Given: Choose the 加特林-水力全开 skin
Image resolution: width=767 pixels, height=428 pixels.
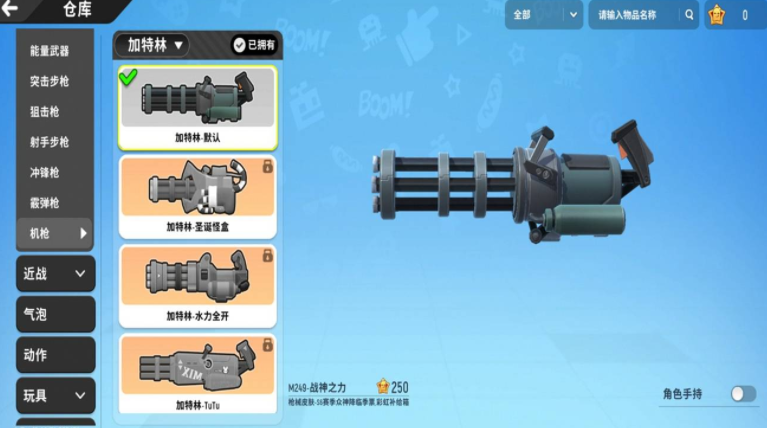Looking at the screenshot, I should 197,286.
